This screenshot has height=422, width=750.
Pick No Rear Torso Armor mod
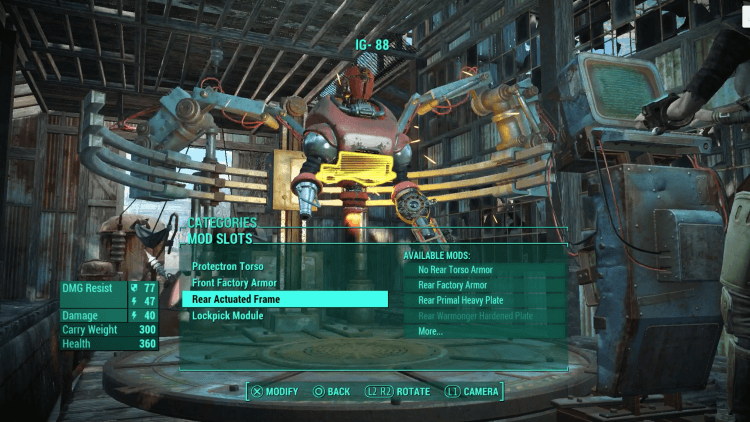[x=455, y=270]
